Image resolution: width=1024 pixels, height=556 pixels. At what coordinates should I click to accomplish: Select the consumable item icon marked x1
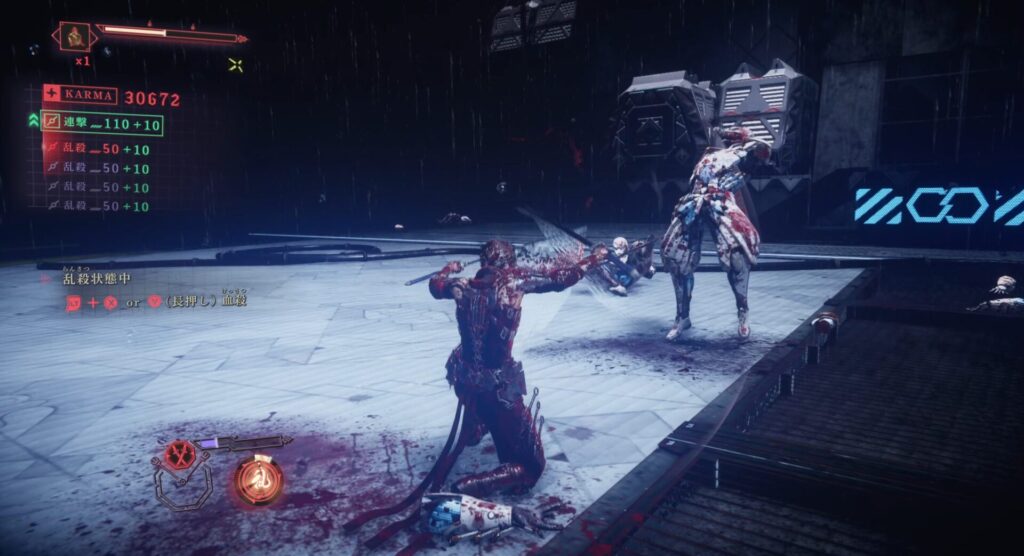pyautogui.click(x=74, y=37)
